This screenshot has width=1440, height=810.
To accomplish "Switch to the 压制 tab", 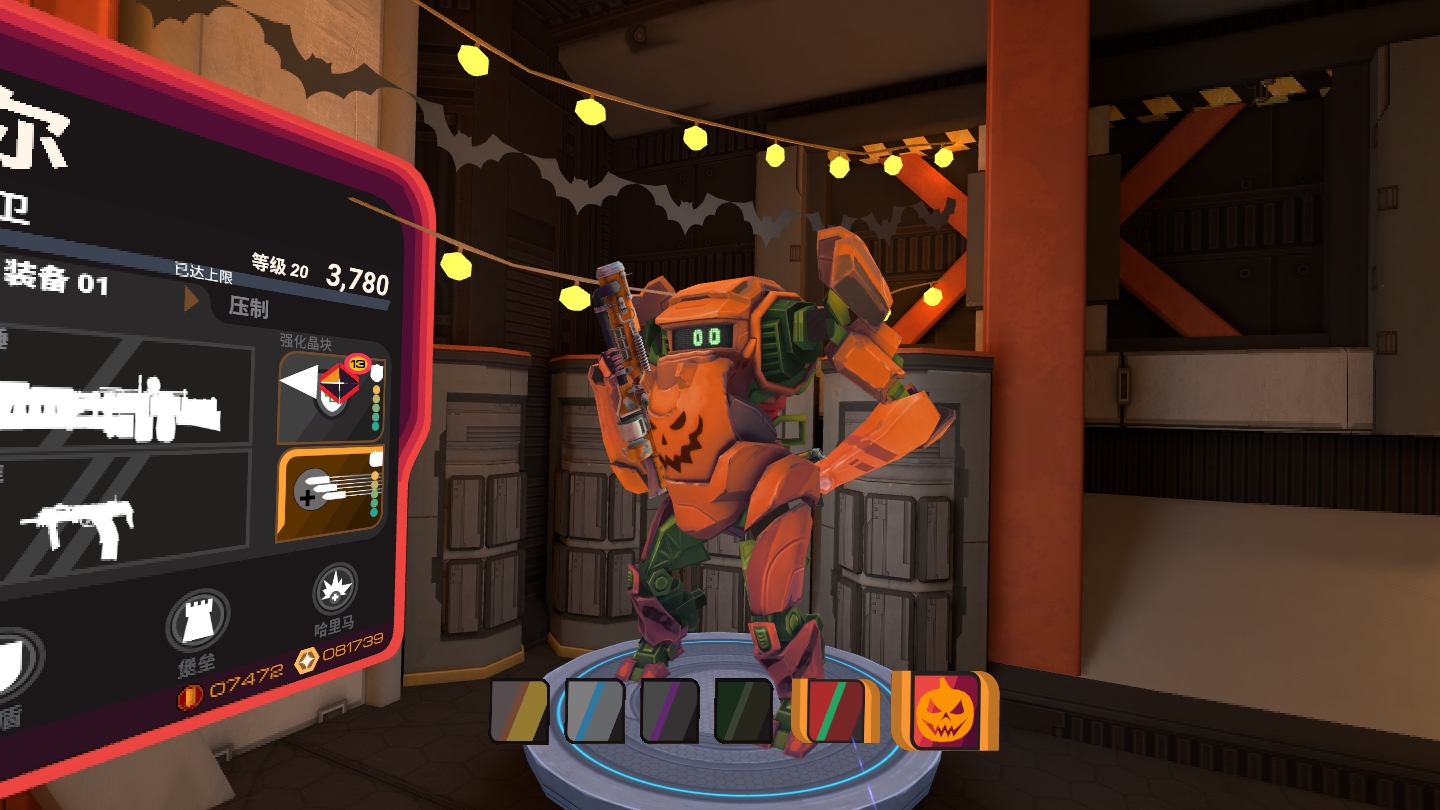I will click(248, 307).
